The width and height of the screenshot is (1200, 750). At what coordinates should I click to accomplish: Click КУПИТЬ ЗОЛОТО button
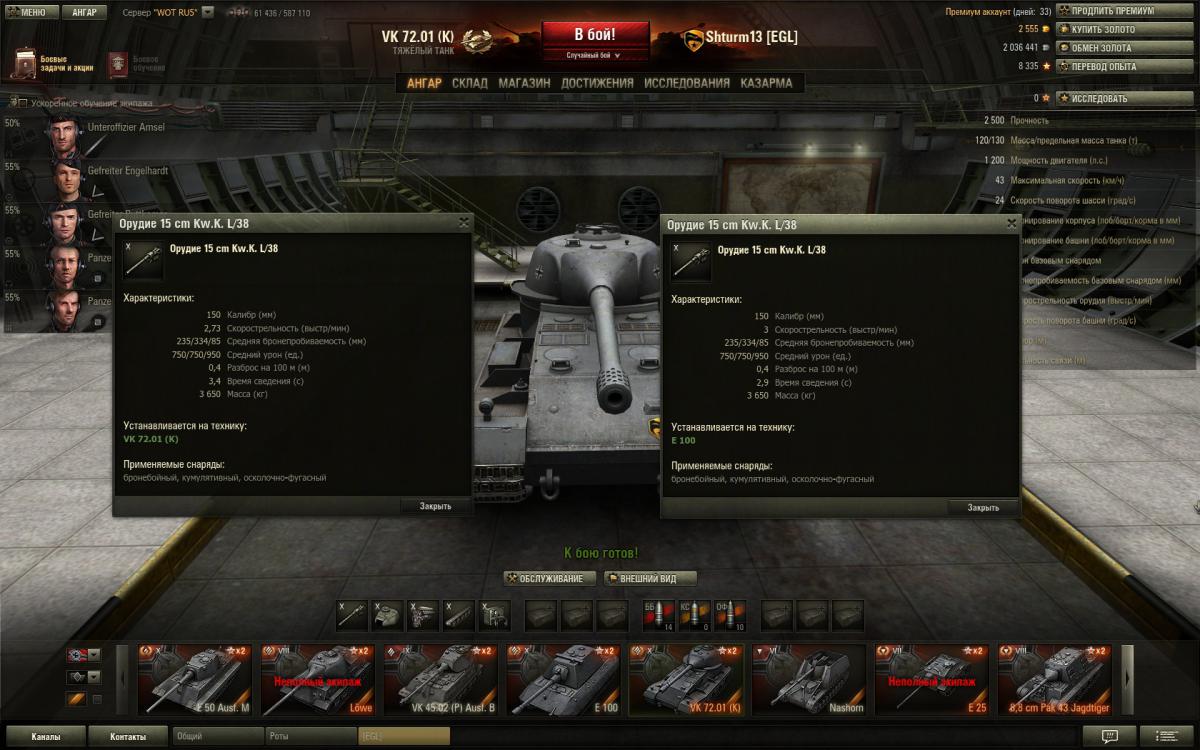pyautogui.click(x=1125, y=29)
